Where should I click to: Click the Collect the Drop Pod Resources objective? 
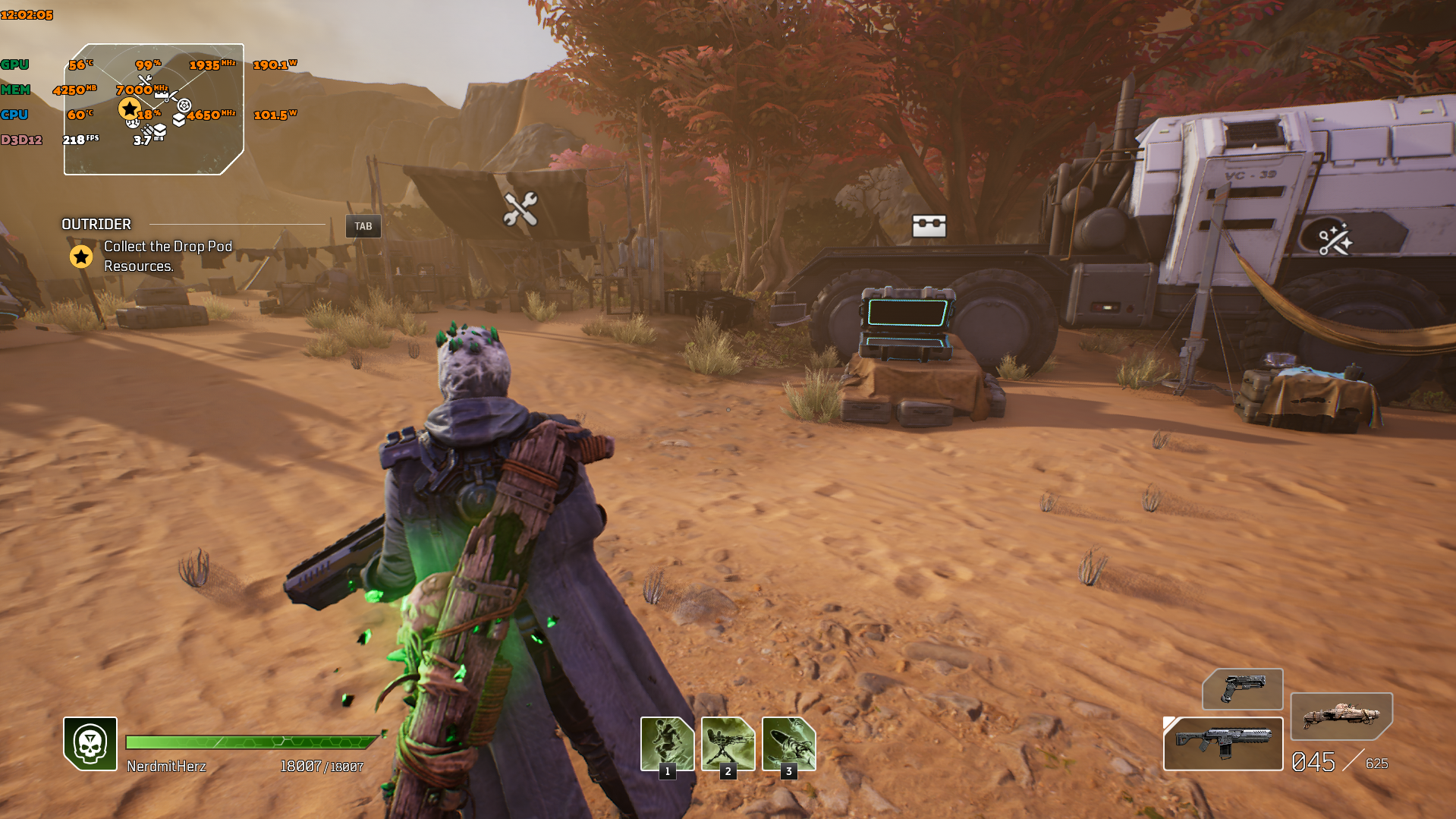pos(167,257)
